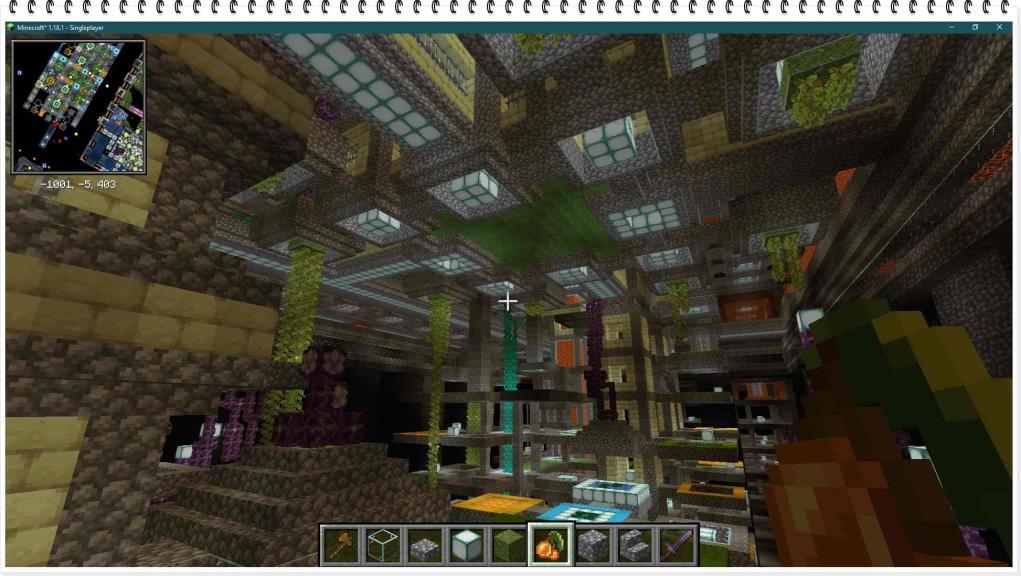1021x576 pixels.
Task: Close the Minecraft window
Action: click(x=999, y=27)
